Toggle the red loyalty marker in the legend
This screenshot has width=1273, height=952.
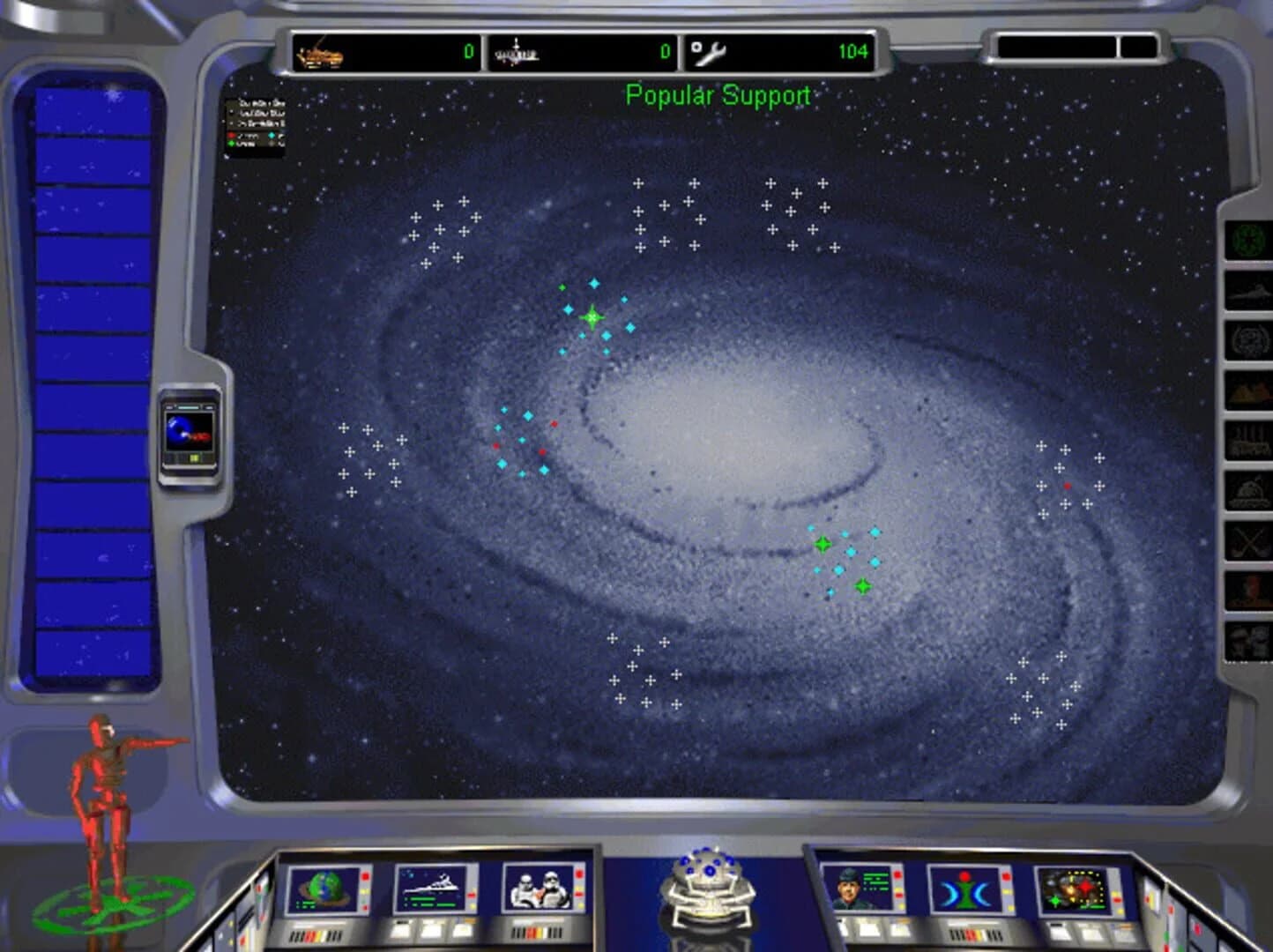coord(231,135)
